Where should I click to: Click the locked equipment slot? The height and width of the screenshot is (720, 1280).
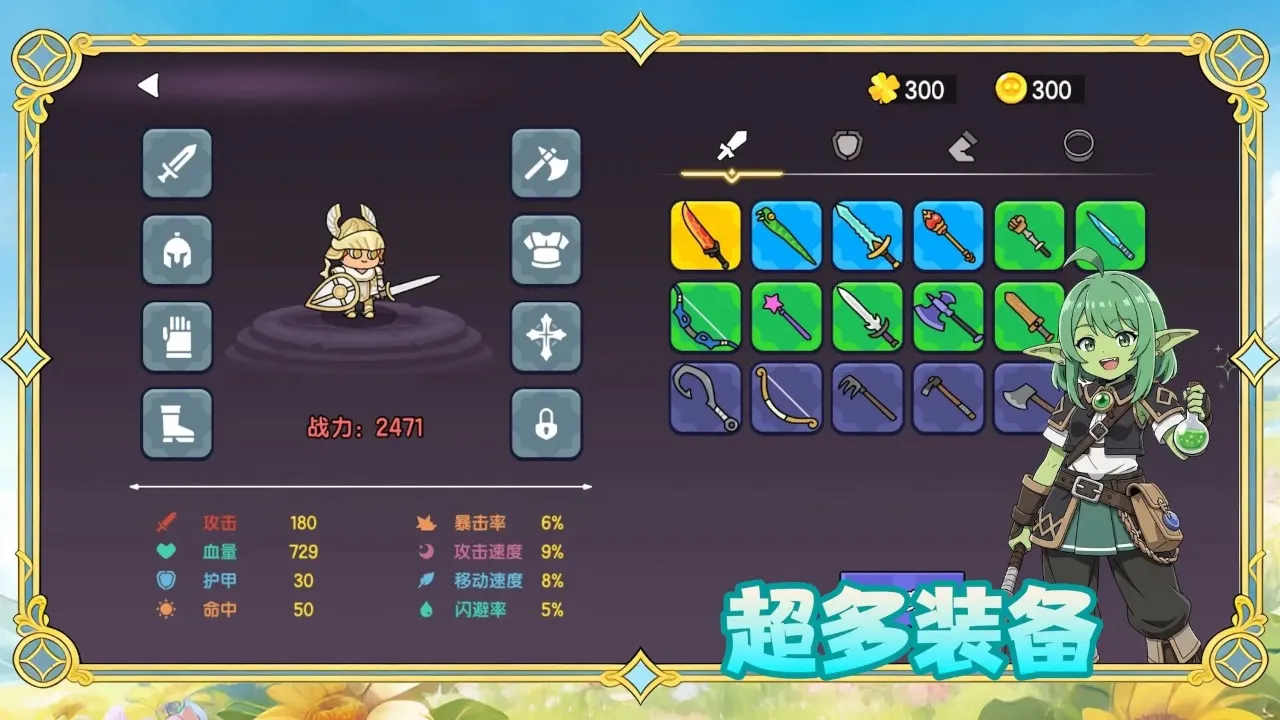pyautogui.click(x=545, y=423)
